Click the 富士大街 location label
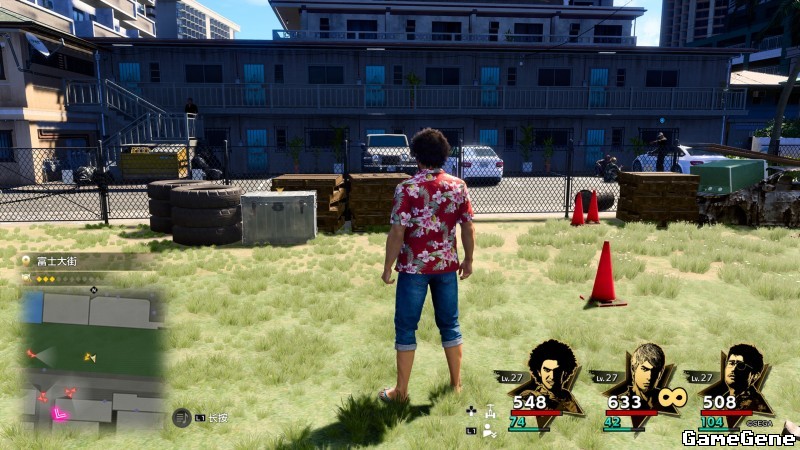 pyautogui.click(x=58, y=259)
